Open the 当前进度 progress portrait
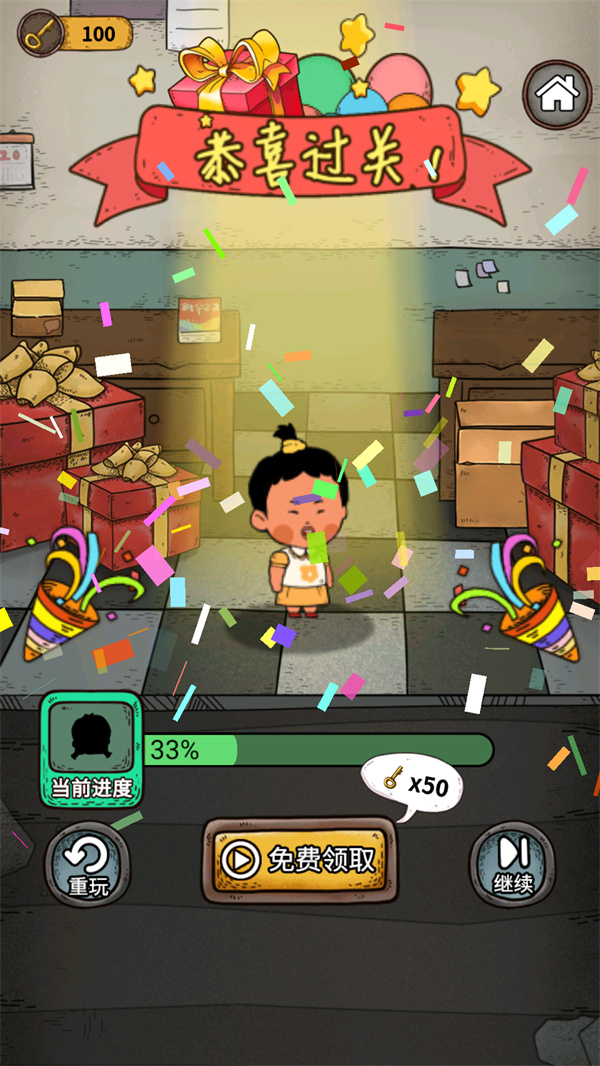The height and width of the screenshot is (1066, 600). tap(93, 749)
